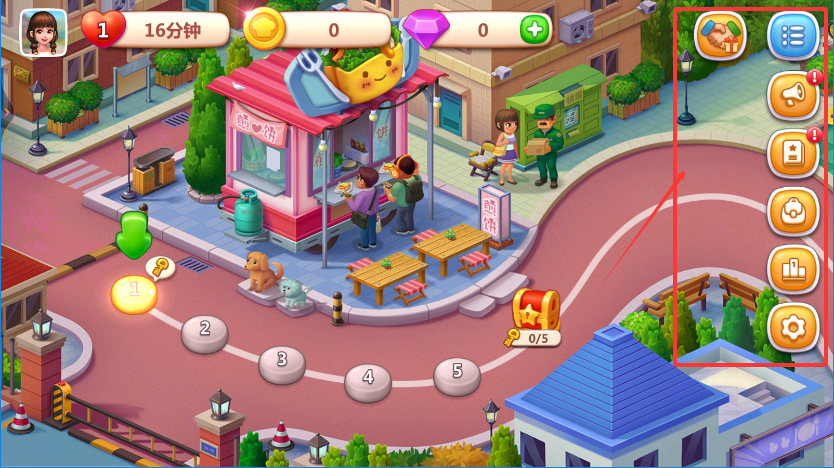Open the handshake gift icon
Image resolution: width=834 pixels, height=468 pixels.
720,36
